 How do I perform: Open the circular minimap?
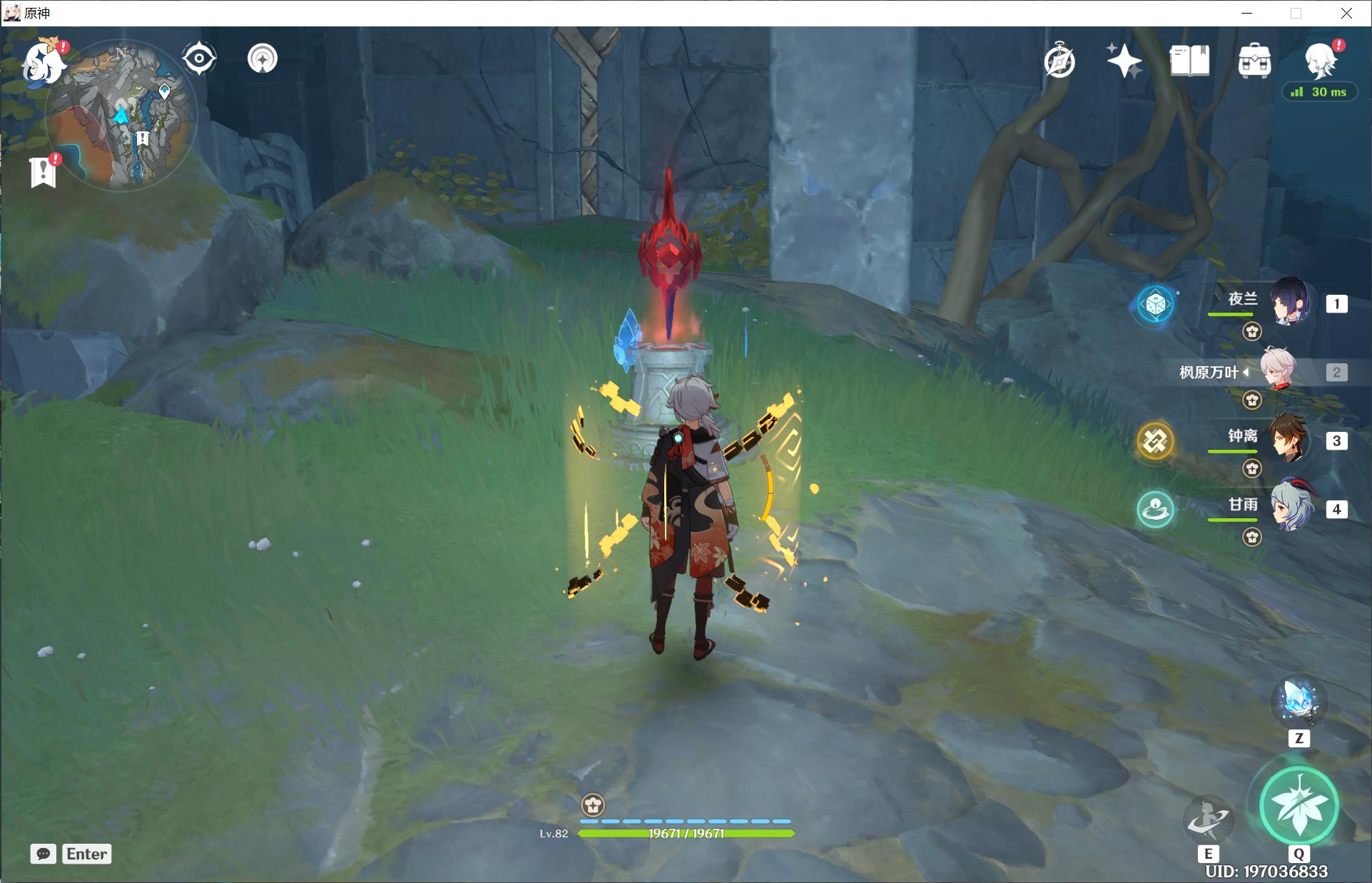coord(121,114)
